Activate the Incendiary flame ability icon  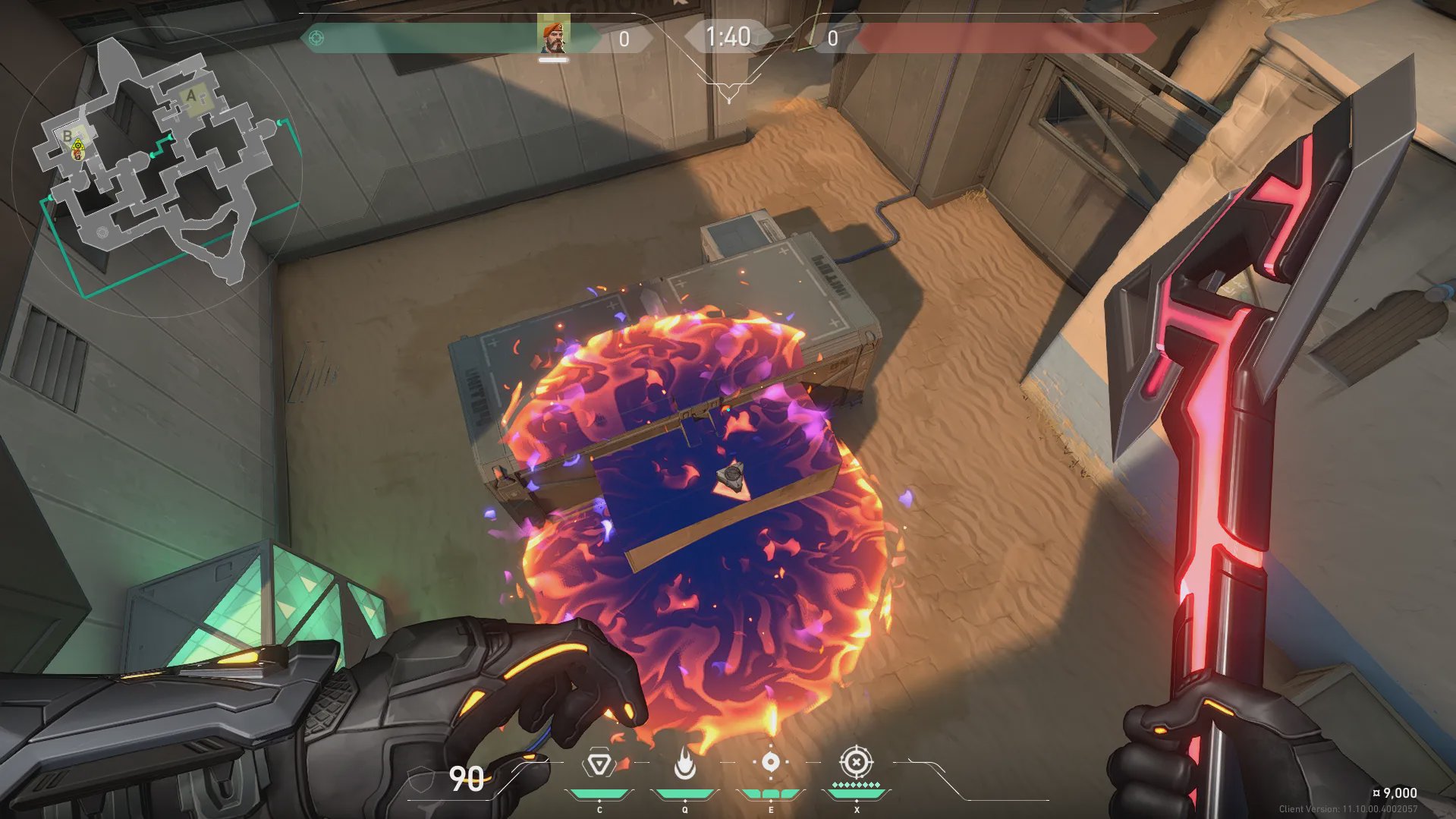coord(684,764)
